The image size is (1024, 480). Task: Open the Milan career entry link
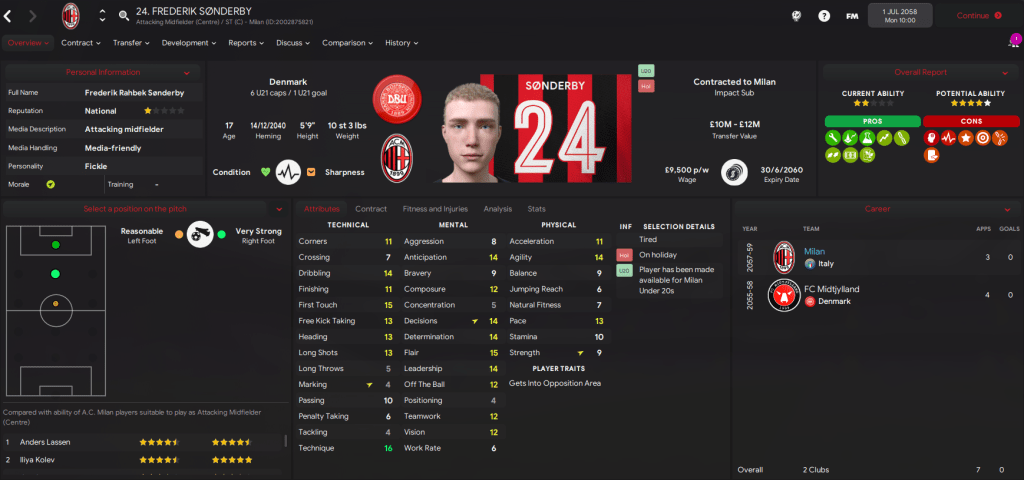click(x=814, y=251)
